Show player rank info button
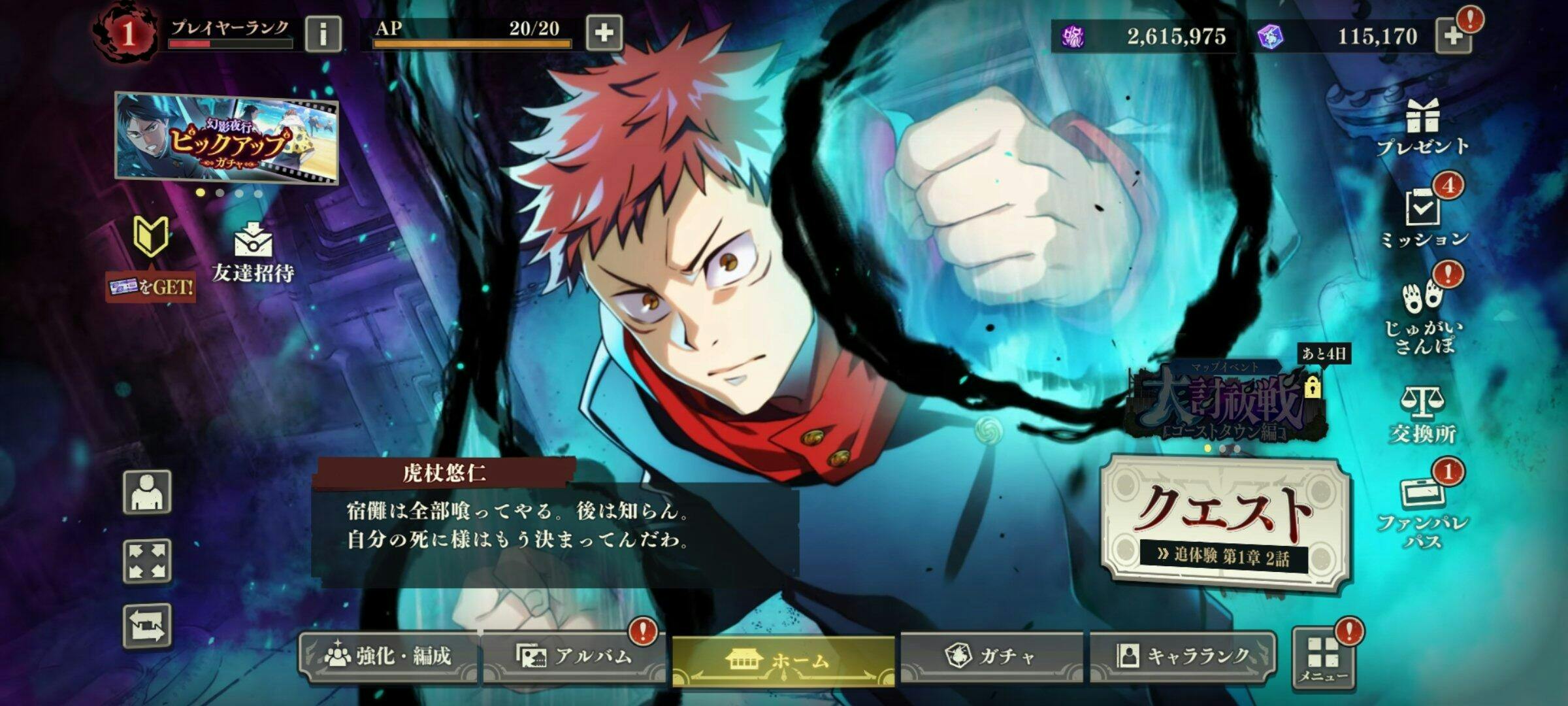The height and width of the screenshot is (706, 1568). (323, 34)
